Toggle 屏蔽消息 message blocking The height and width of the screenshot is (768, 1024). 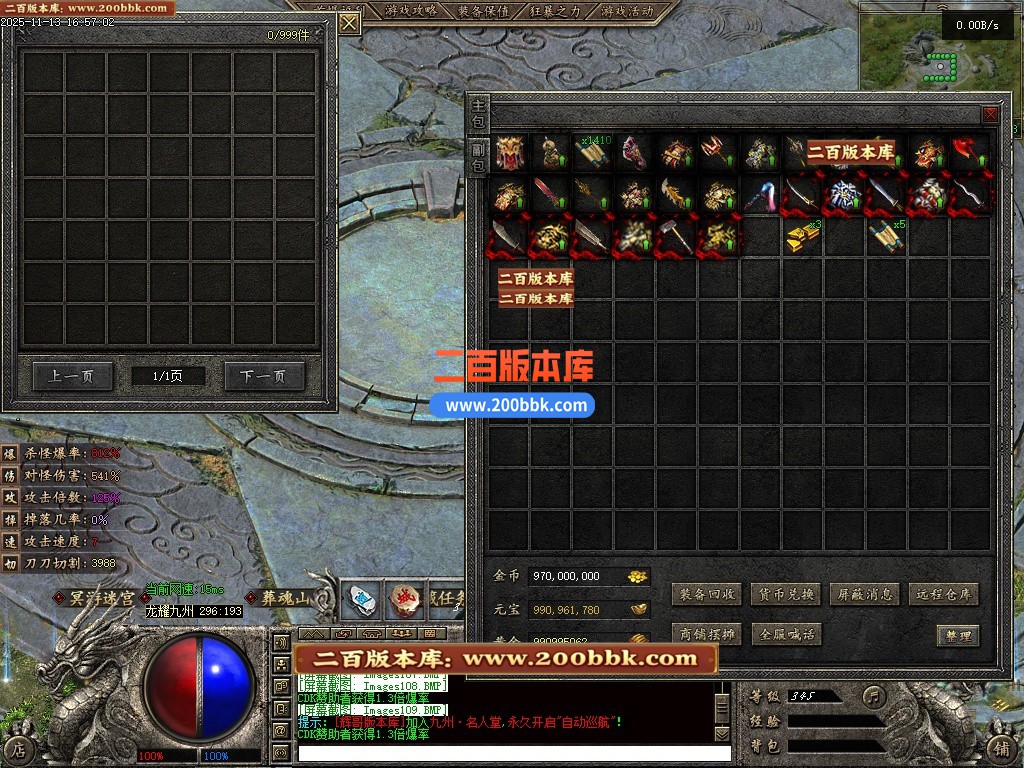click(x=864, y=594)
